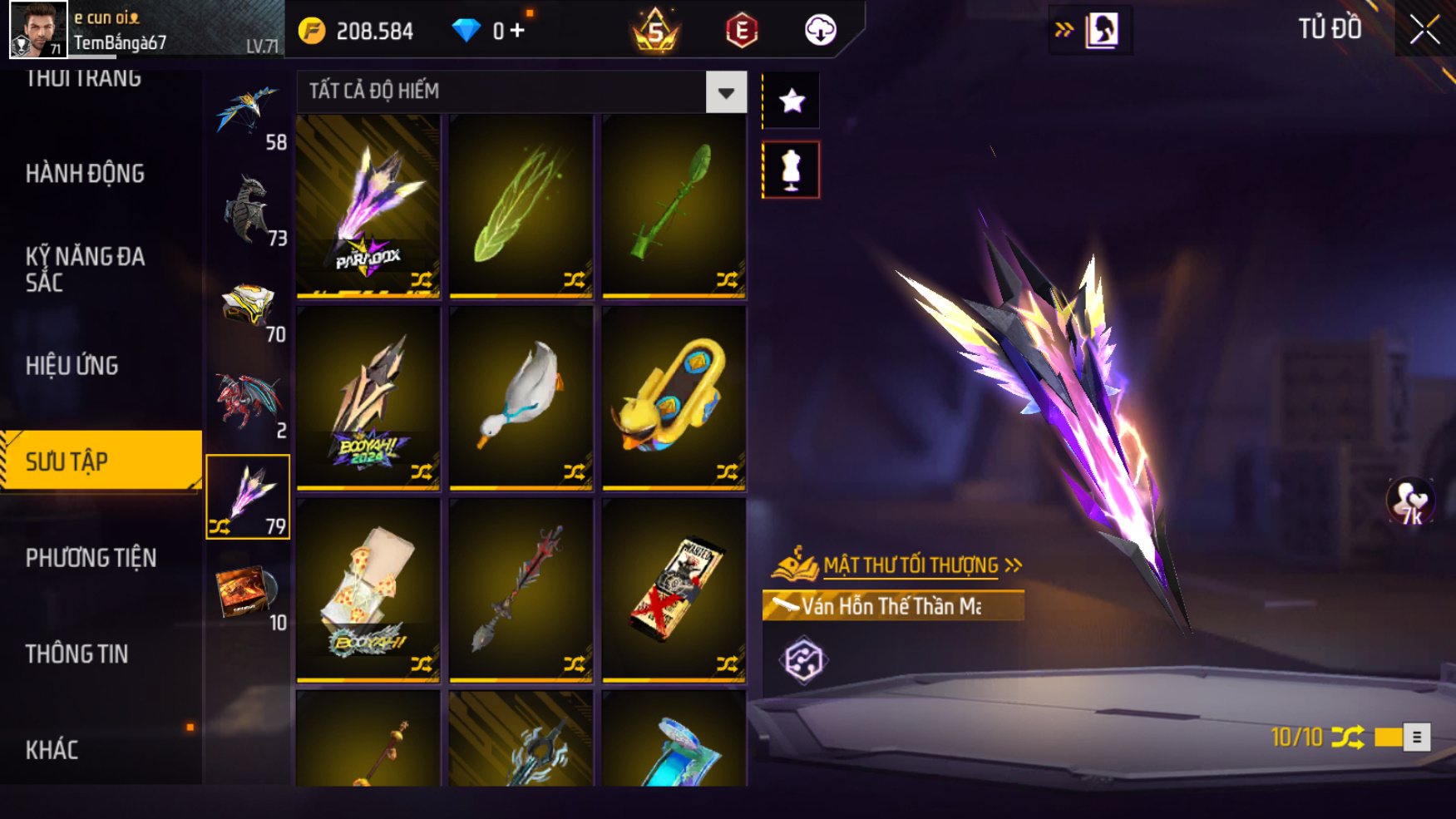Open the cloud download icon
The image size is (1456, 819).
click(820, 31)
